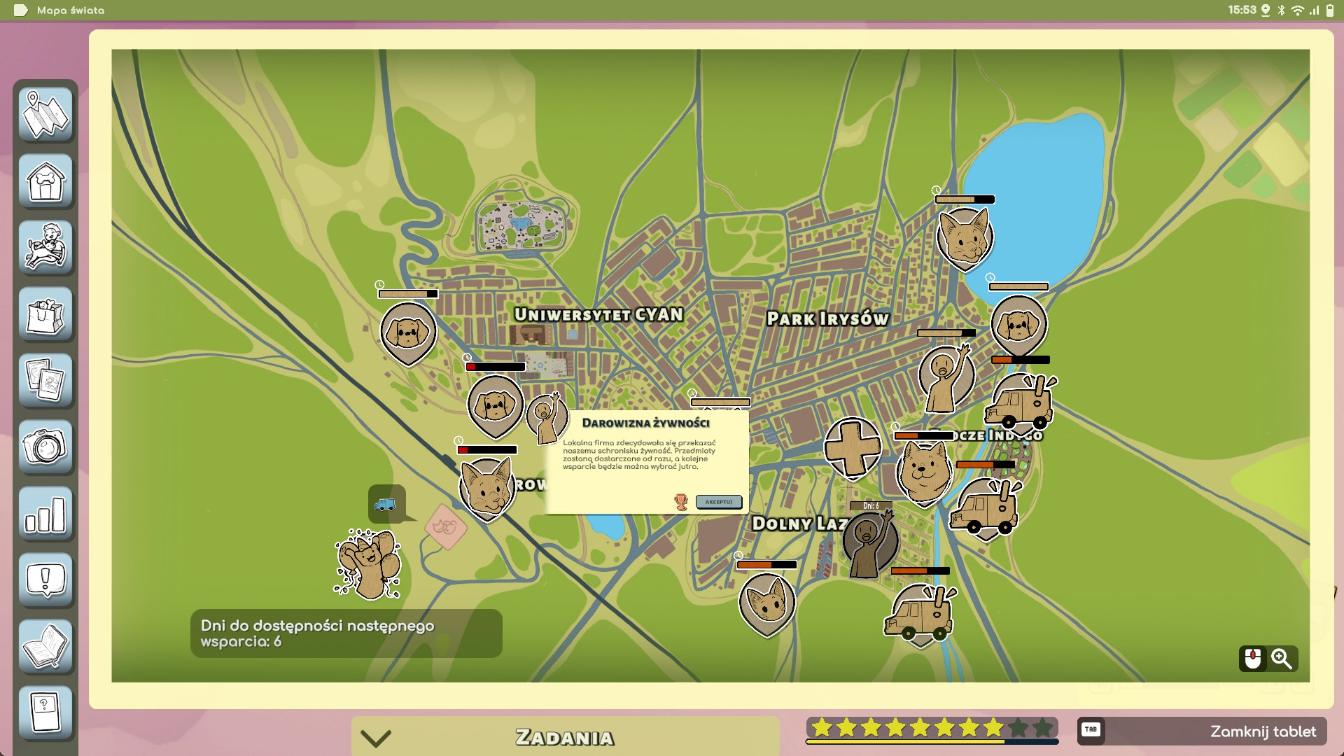1344x756 pixels.
Task: Open the open book journal tab
Action: [46, 647]
